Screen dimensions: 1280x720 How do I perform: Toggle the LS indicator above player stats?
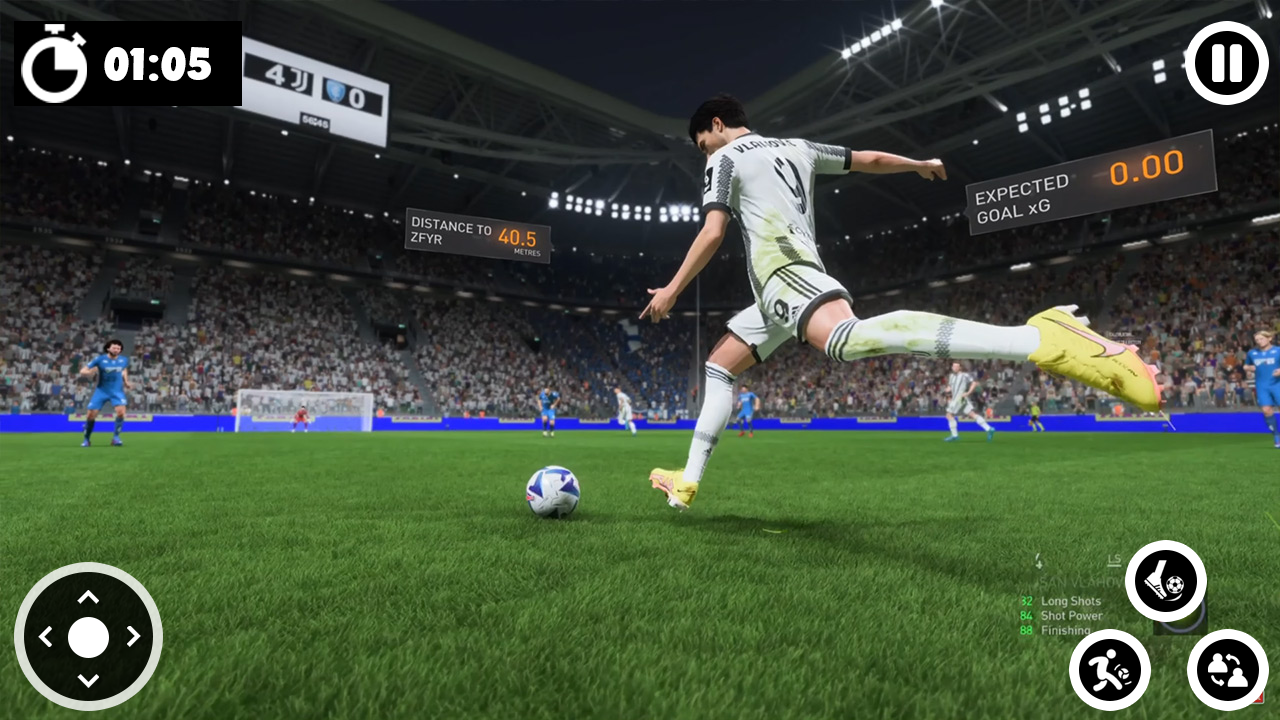tap(1114, 559)
